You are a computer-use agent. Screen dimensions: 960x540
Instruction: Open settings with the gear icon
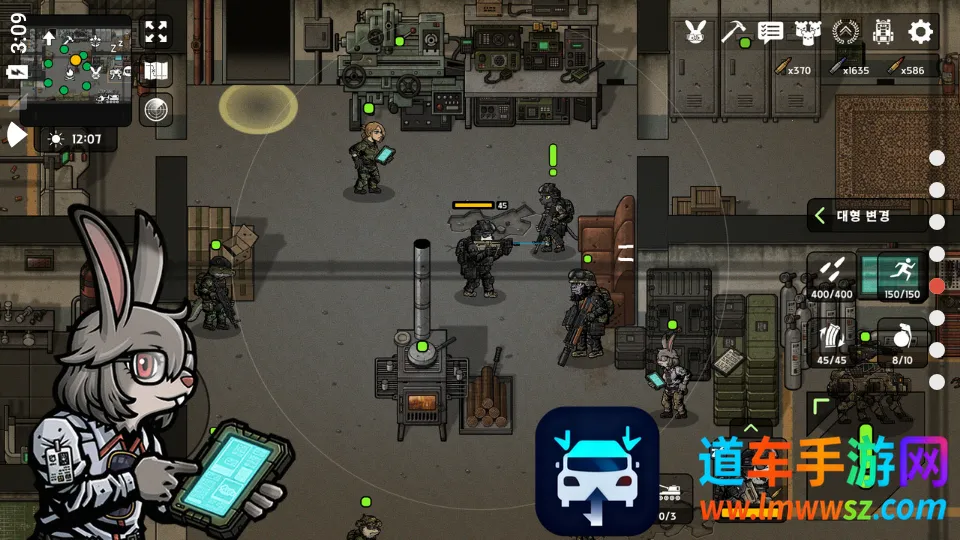[x=920, y=31]
